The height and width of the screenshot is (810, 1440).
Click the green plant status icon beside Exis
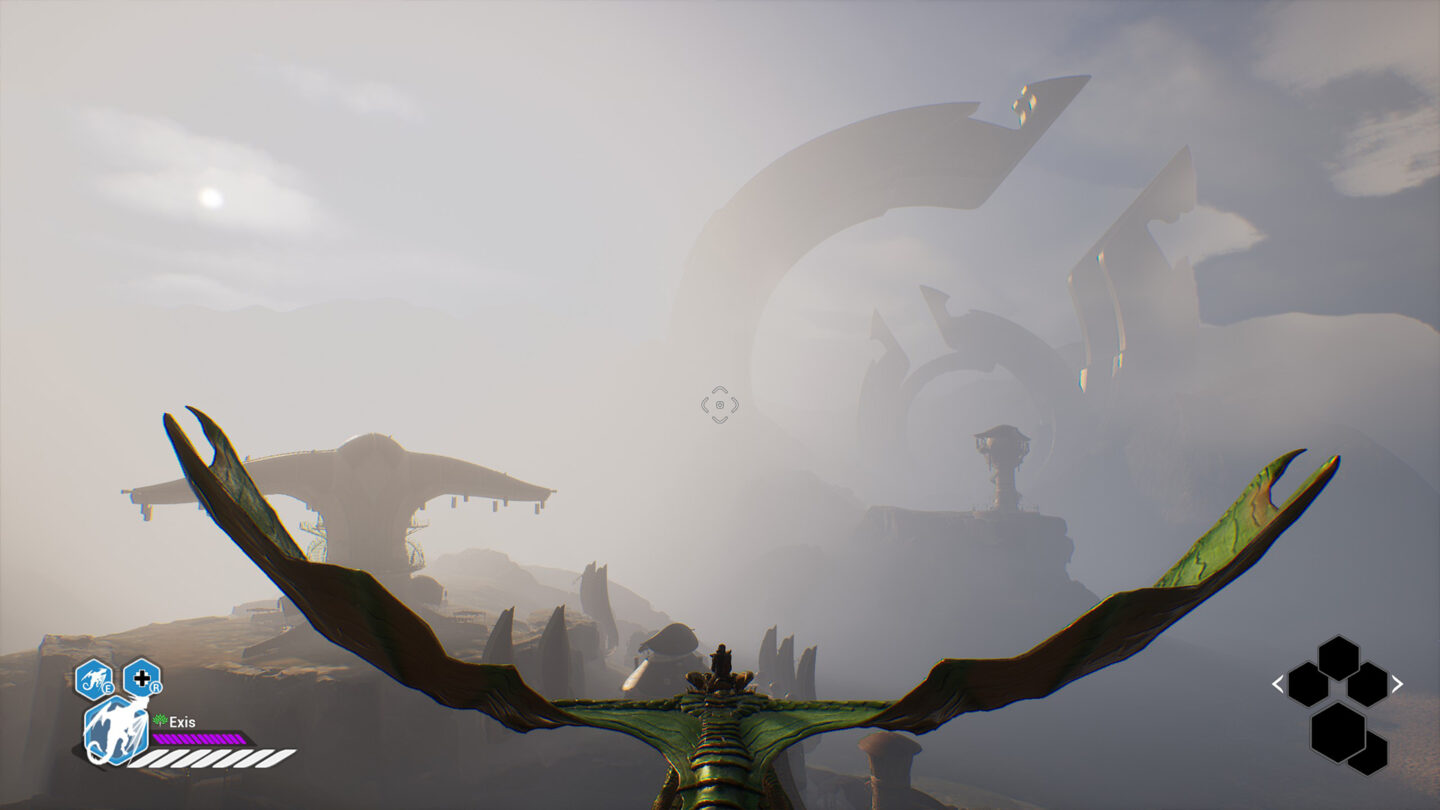pyautogui.click(x=159, y=720)
